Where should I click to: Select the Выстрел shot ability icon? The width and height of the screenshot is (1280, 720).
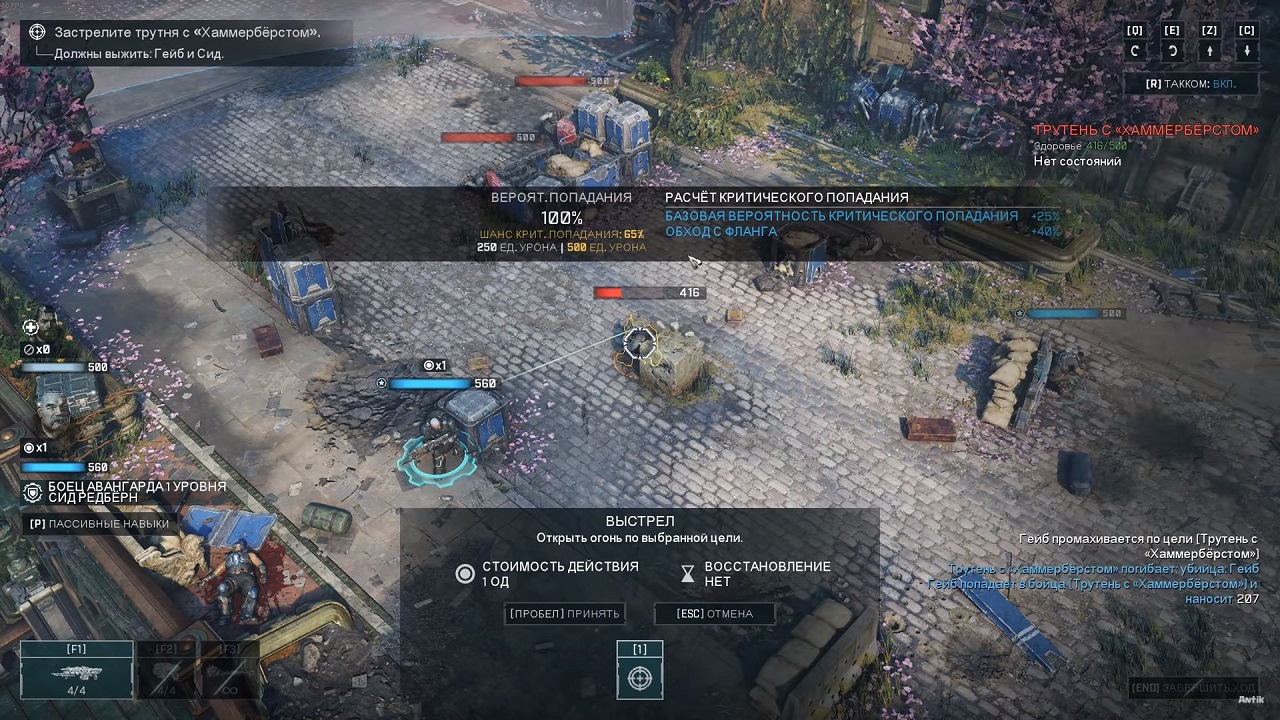click(x=639, y=677)
